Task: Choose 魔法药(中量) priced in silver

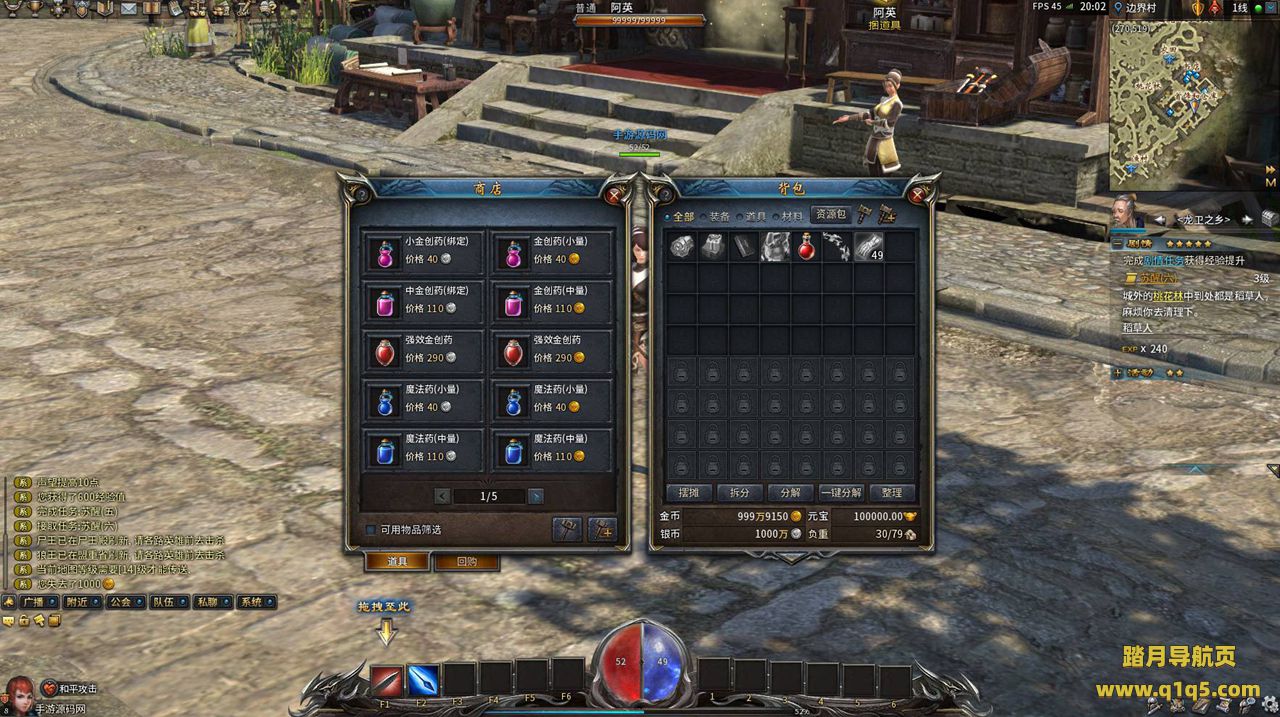Action: click(424, 448)
